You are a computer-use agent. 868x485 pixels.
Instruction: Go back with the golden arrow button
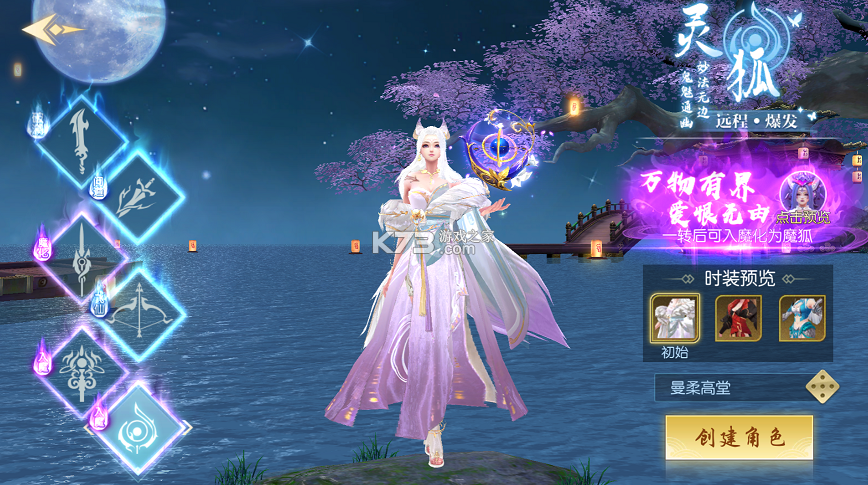[x=50, y=30]
